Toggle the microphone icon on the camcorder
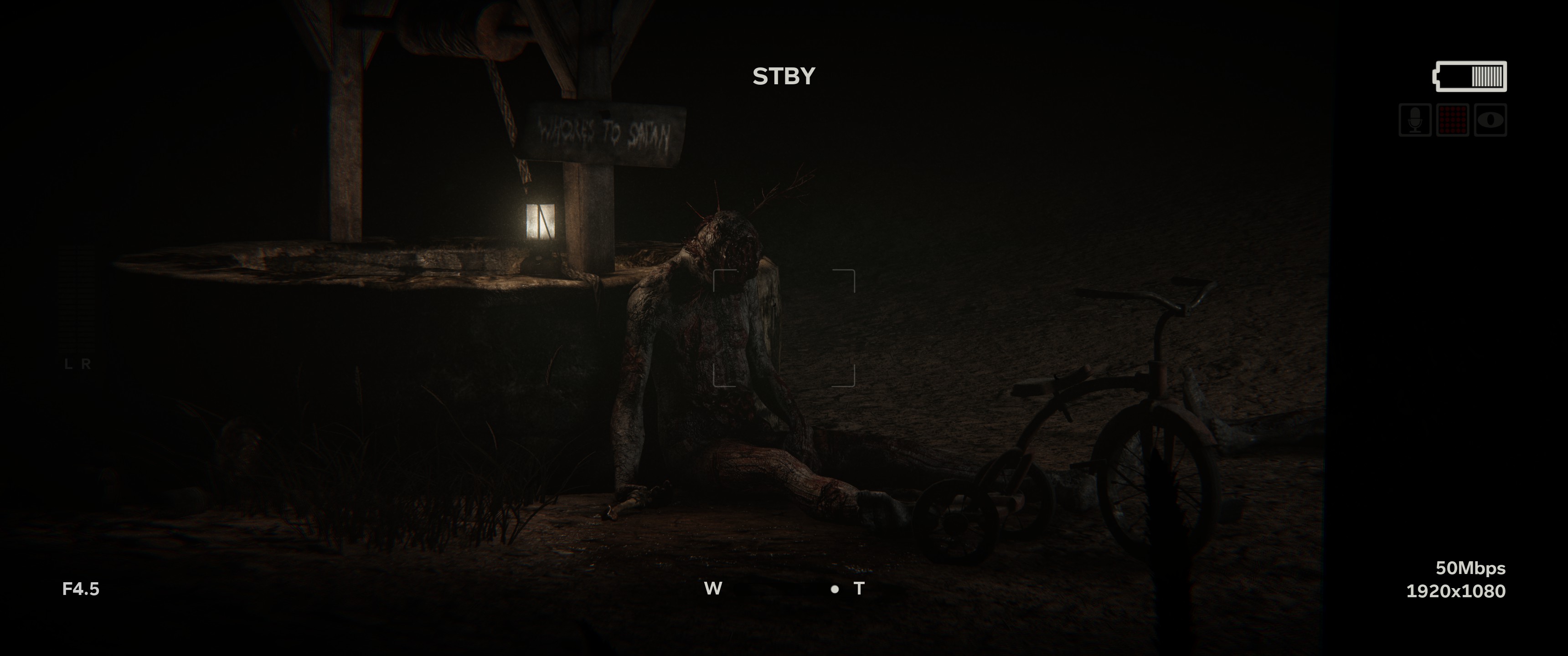This screenshot has height=656, width=1568. (1414, 120)
